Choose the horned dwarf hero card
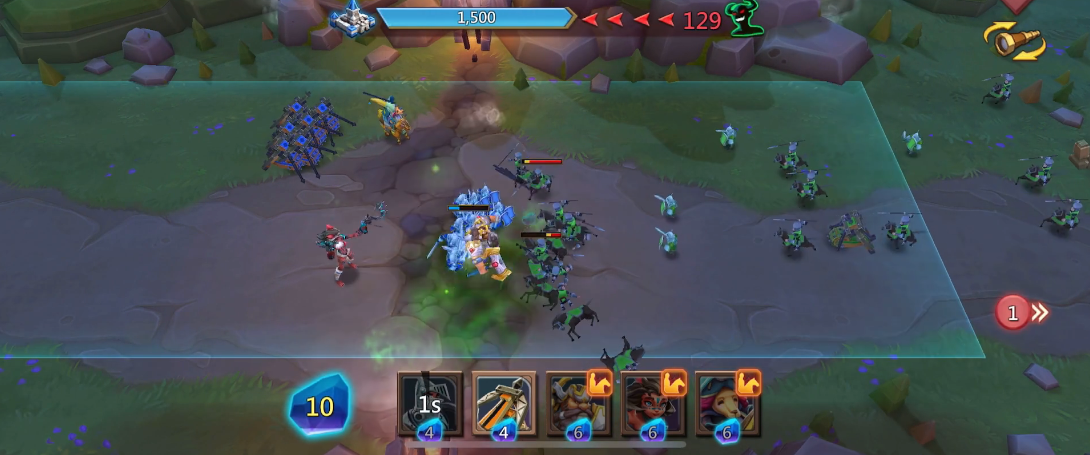This screenshot has width=1090, height=455. tap(578, 403)
